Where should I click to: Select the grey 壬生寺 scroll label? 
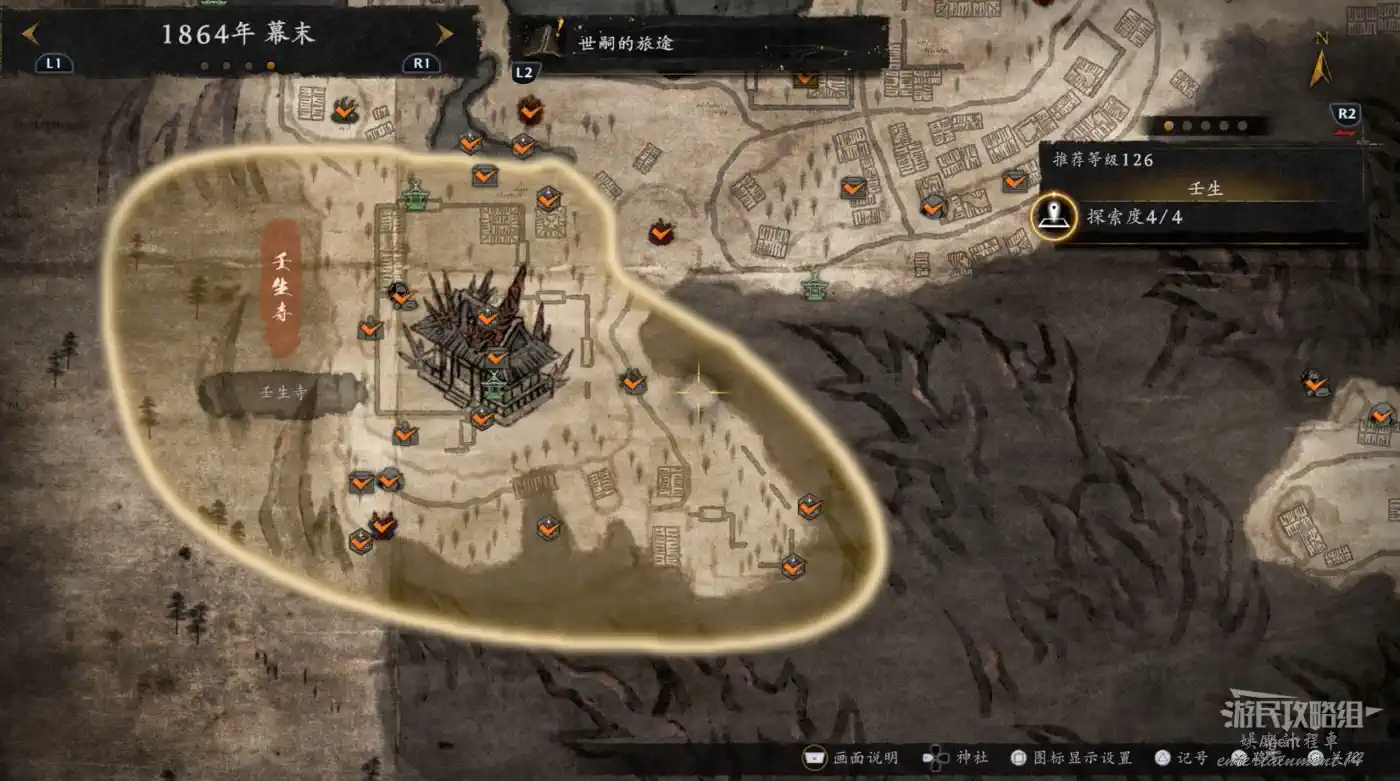coord(281,394)
